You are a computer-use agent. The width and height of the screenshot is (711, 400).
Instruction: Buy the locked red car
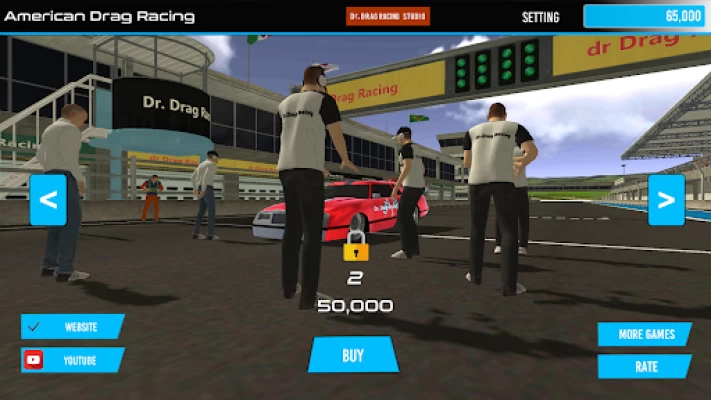pyautogui.click(x=353, y=355)
